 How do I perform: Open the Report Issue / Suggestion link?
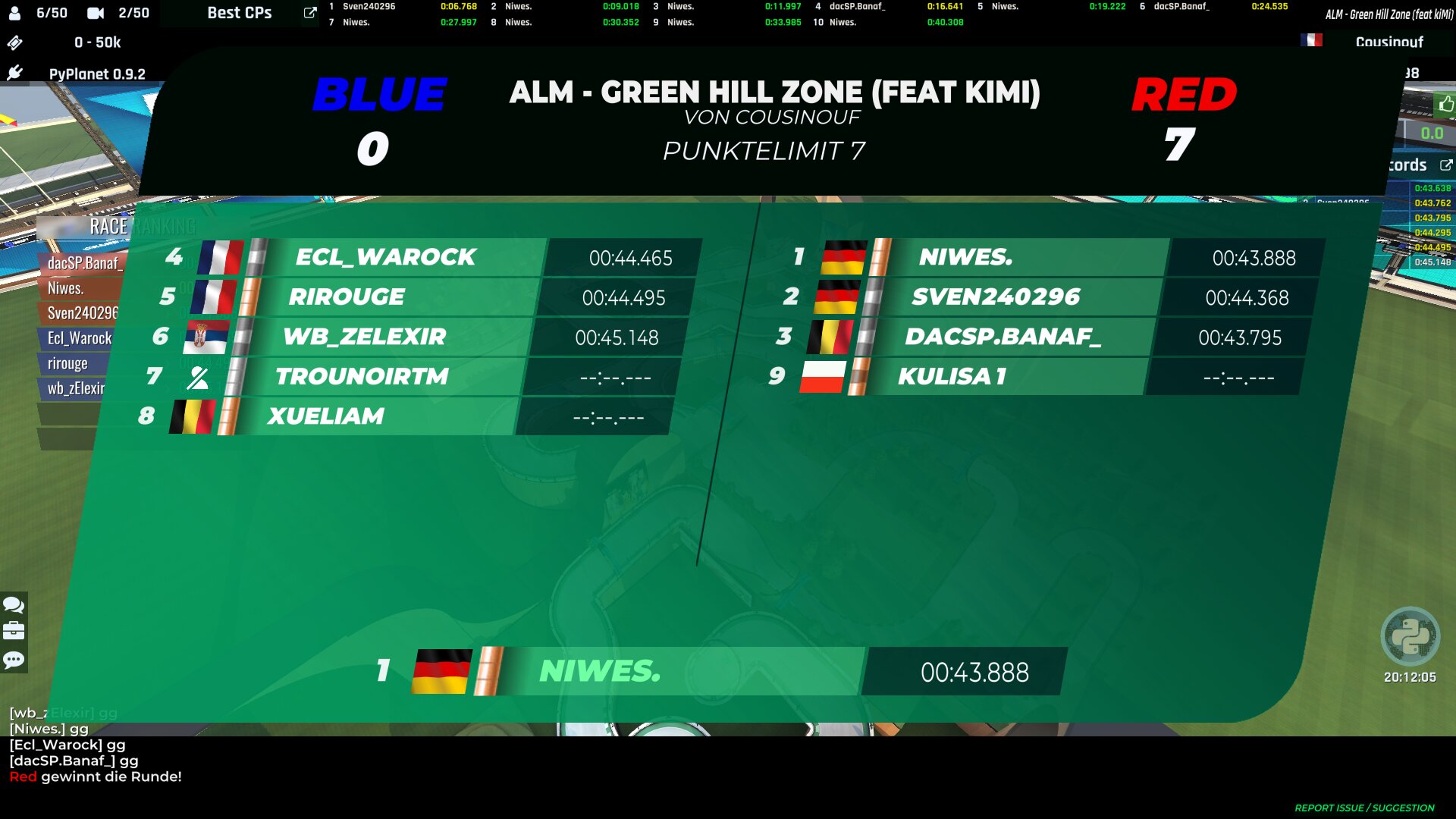click(x=1363, y=808)
